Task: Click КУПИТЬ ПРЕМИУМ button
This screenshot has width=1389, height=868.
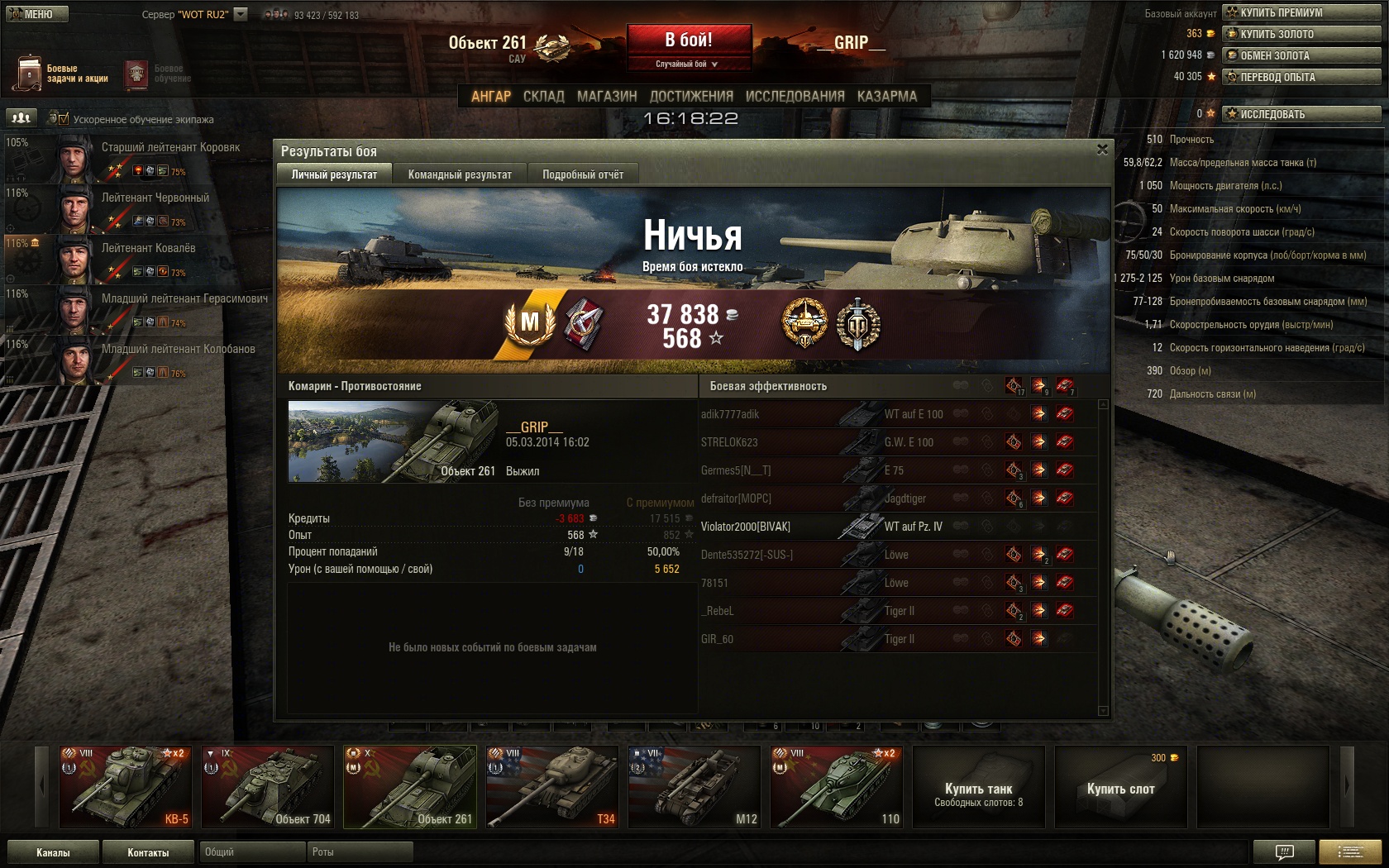Action: coord(1301,12)
